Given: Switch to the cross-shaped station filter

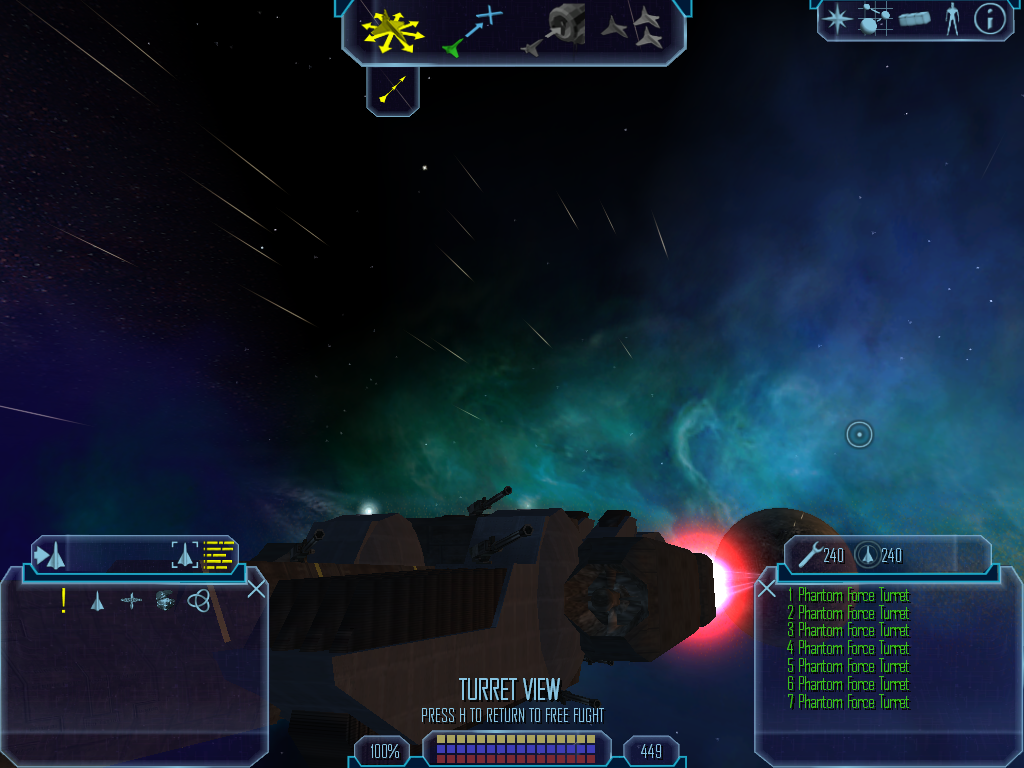Looking at the screenshot, I should (131, 601).
